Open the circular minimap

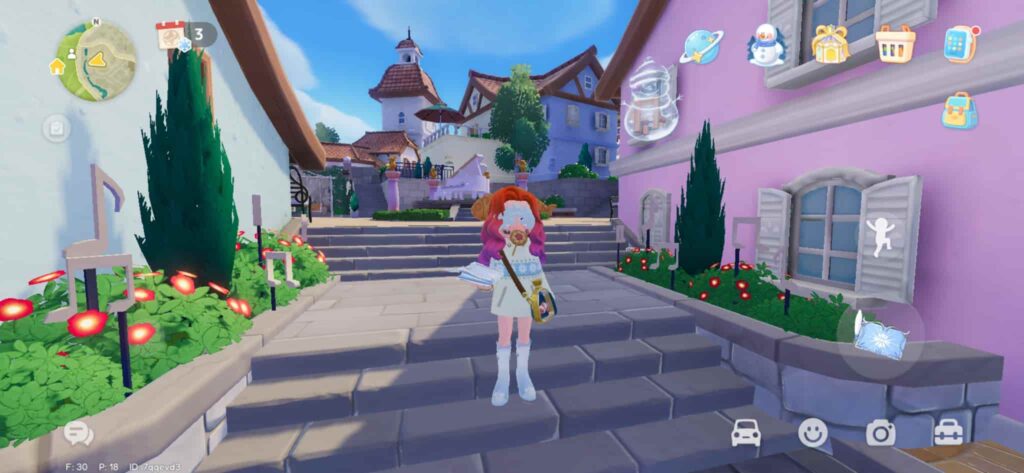(x=96, y=61)
